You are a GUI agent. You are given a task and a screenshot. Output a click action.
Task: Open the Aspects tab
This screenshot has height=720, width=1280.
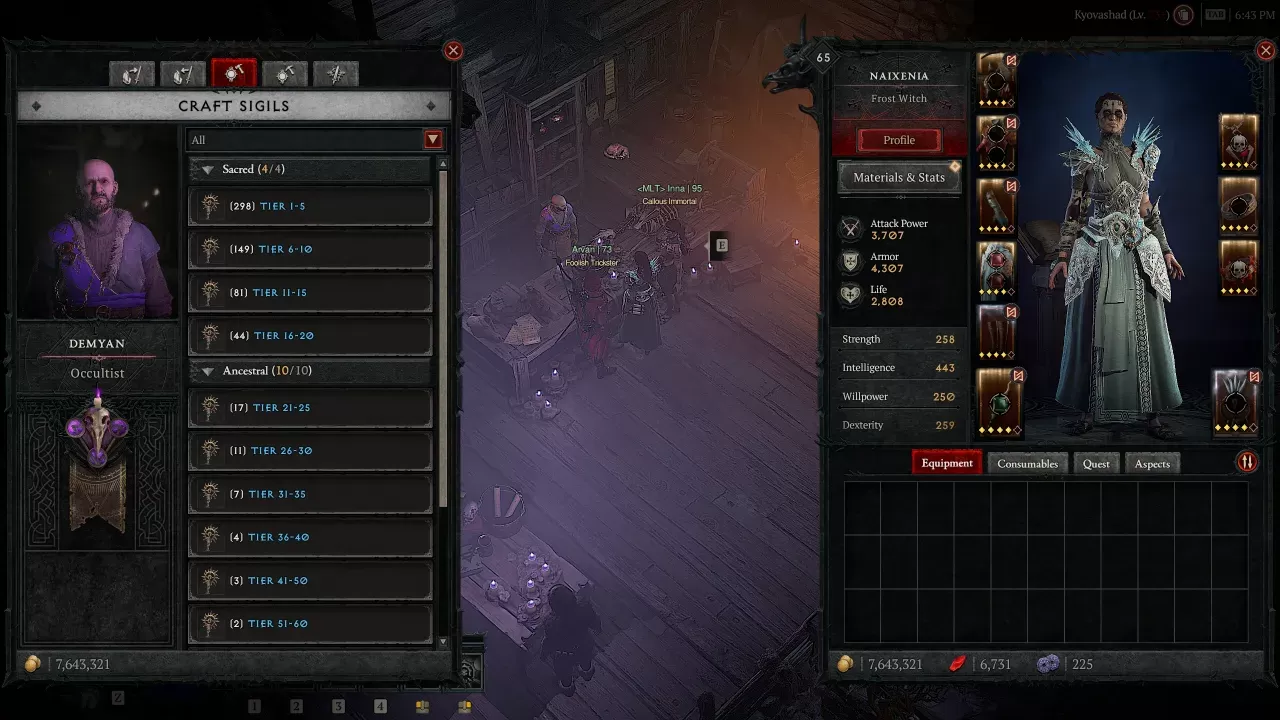[1152, 463]
